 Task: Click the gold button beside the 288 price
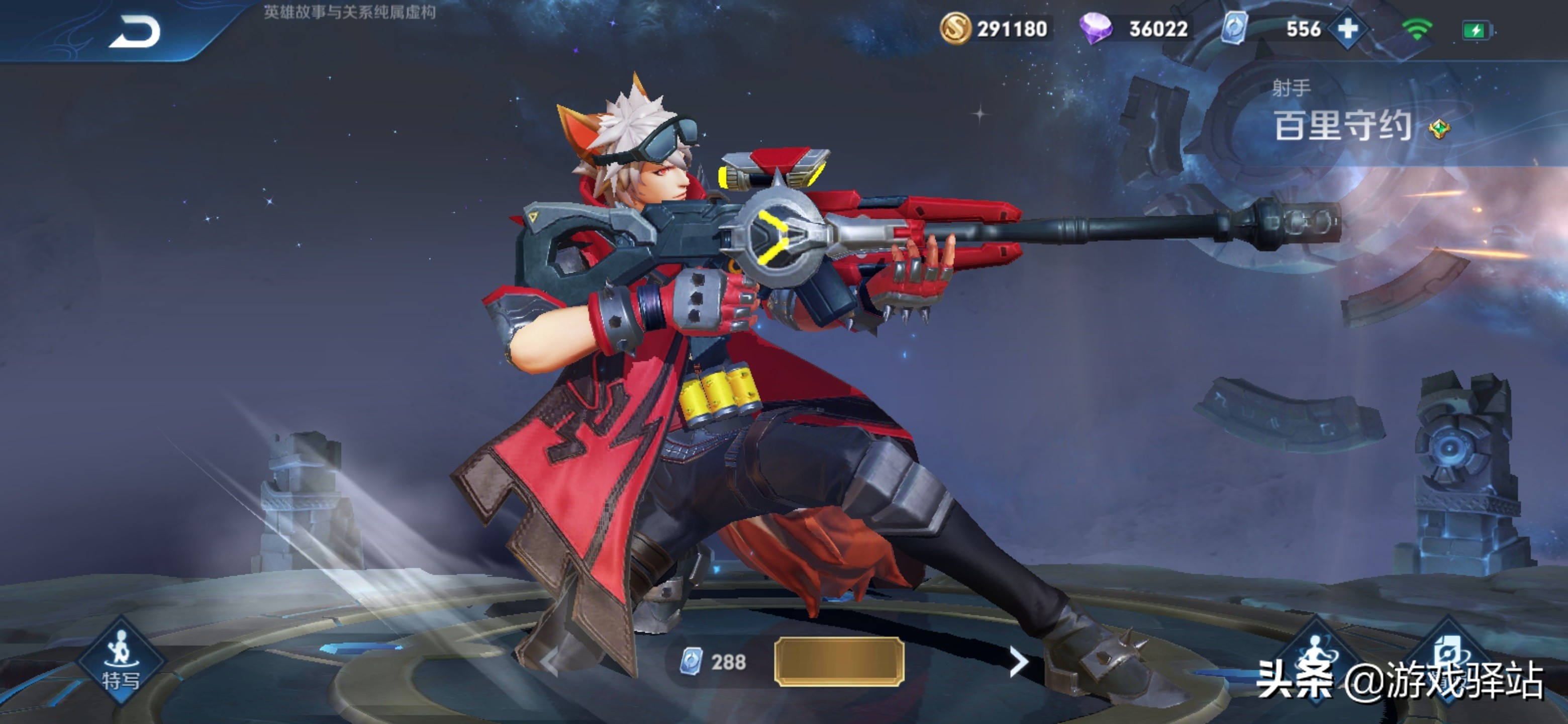point(838,661)
